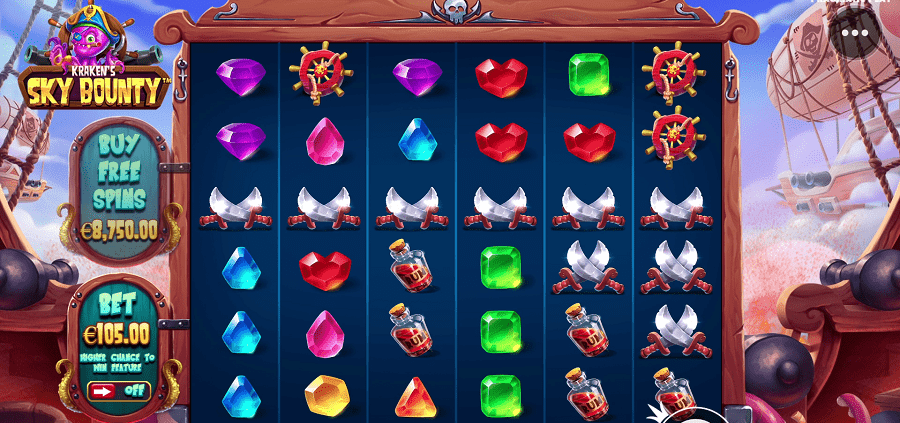
Task: Toggle the higher chance bet switch
Action: tap(118, 390)
